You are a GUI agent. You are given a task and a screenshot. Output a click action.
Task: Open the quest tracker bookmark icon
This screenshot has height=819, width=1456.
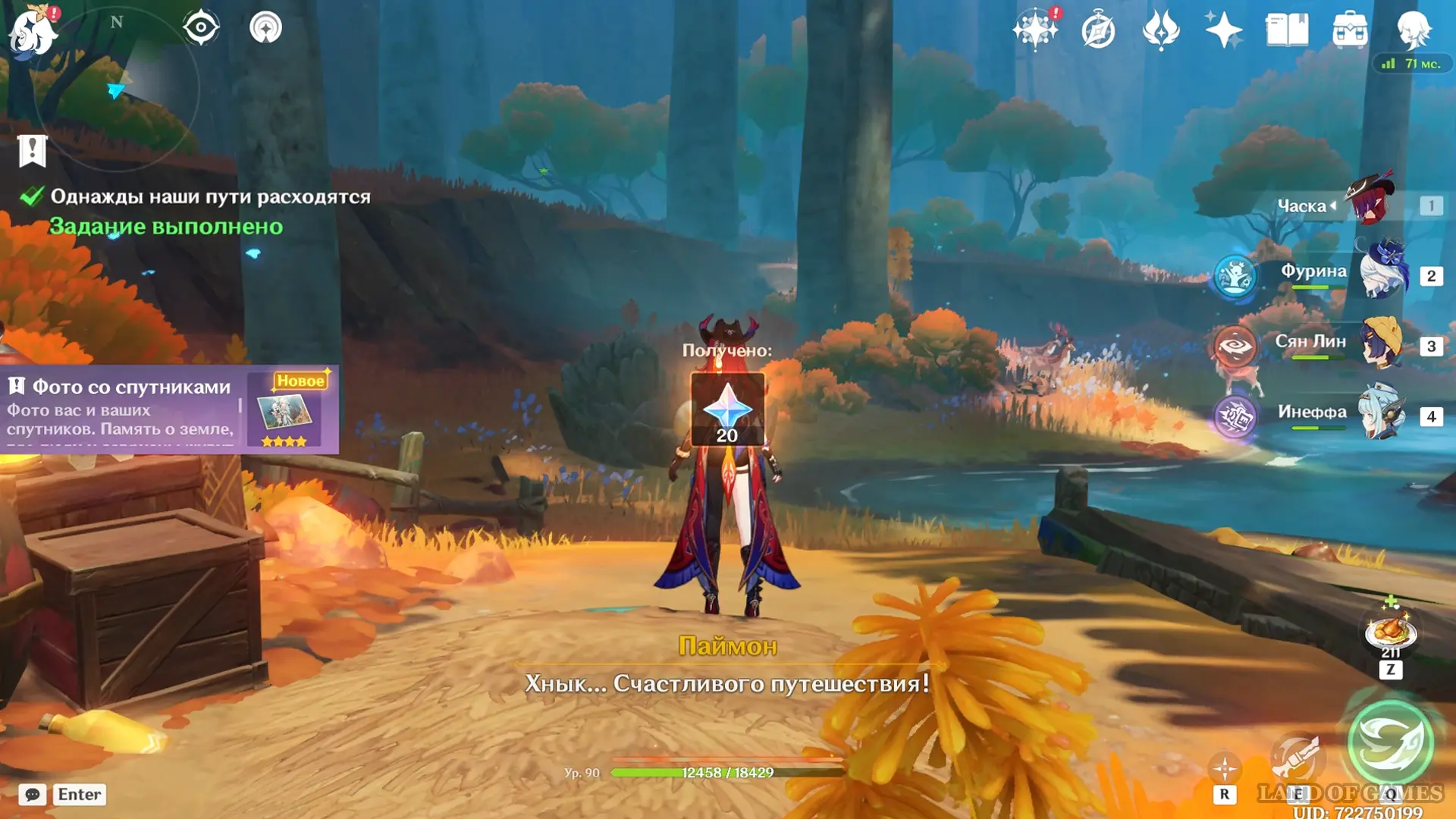33,151
